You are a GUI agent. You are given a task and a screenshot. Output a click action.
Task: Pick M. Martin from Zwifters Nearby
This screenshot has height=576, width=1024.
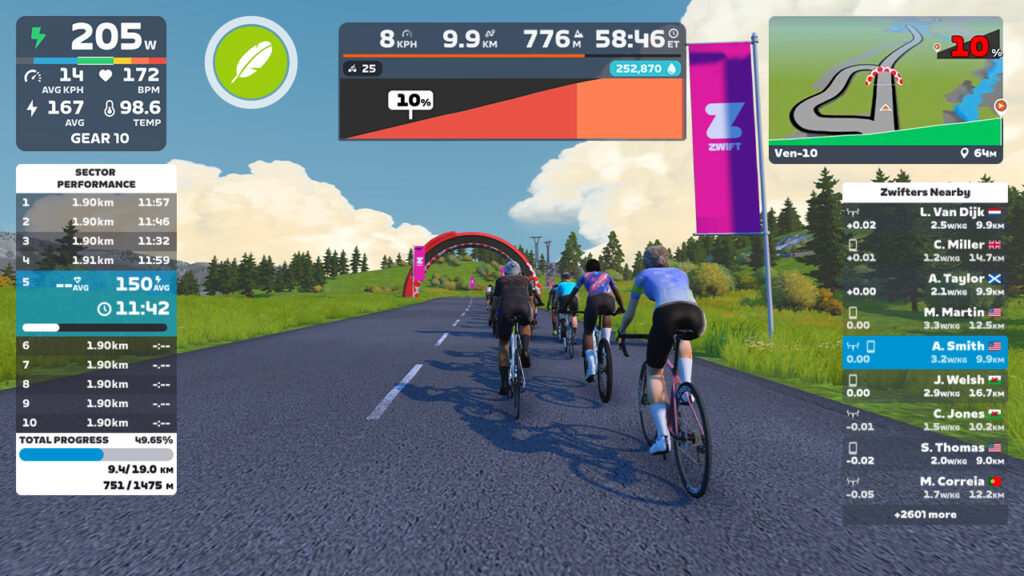(924, 319)
